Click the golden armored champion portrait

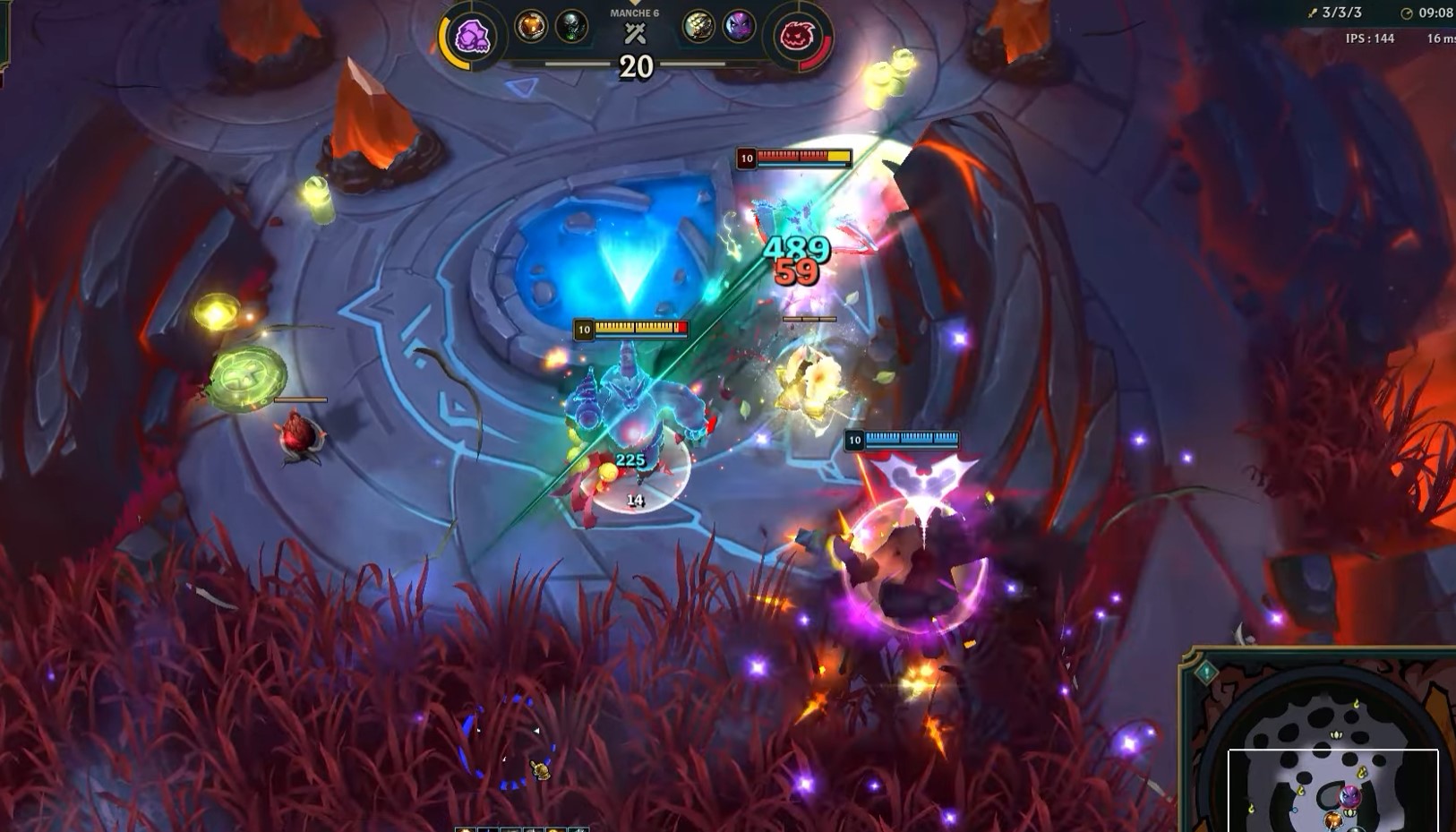click(x=698, y=27)
